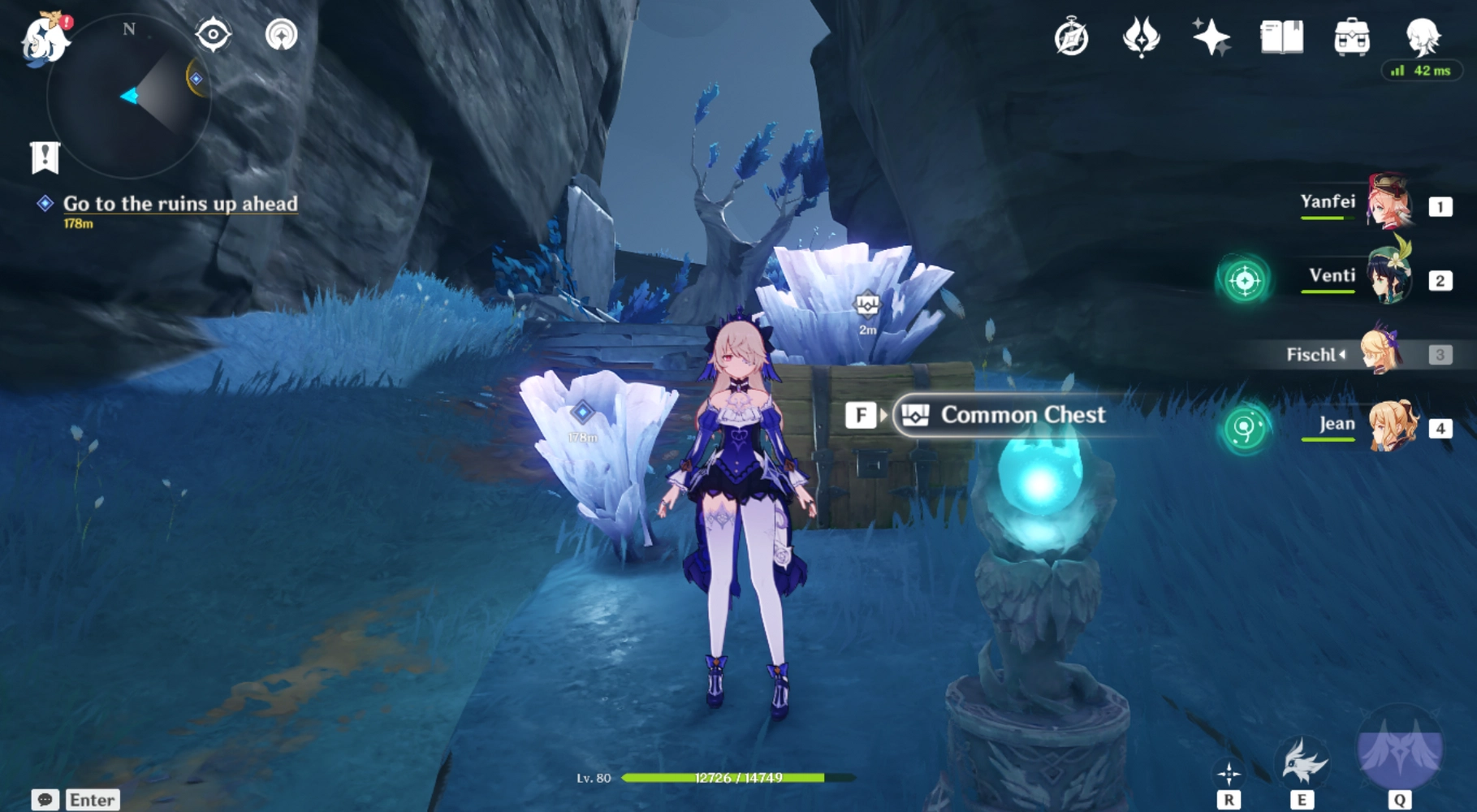
Task: Activate Fischl's elemental burst
Action: tap(1400, 750)
